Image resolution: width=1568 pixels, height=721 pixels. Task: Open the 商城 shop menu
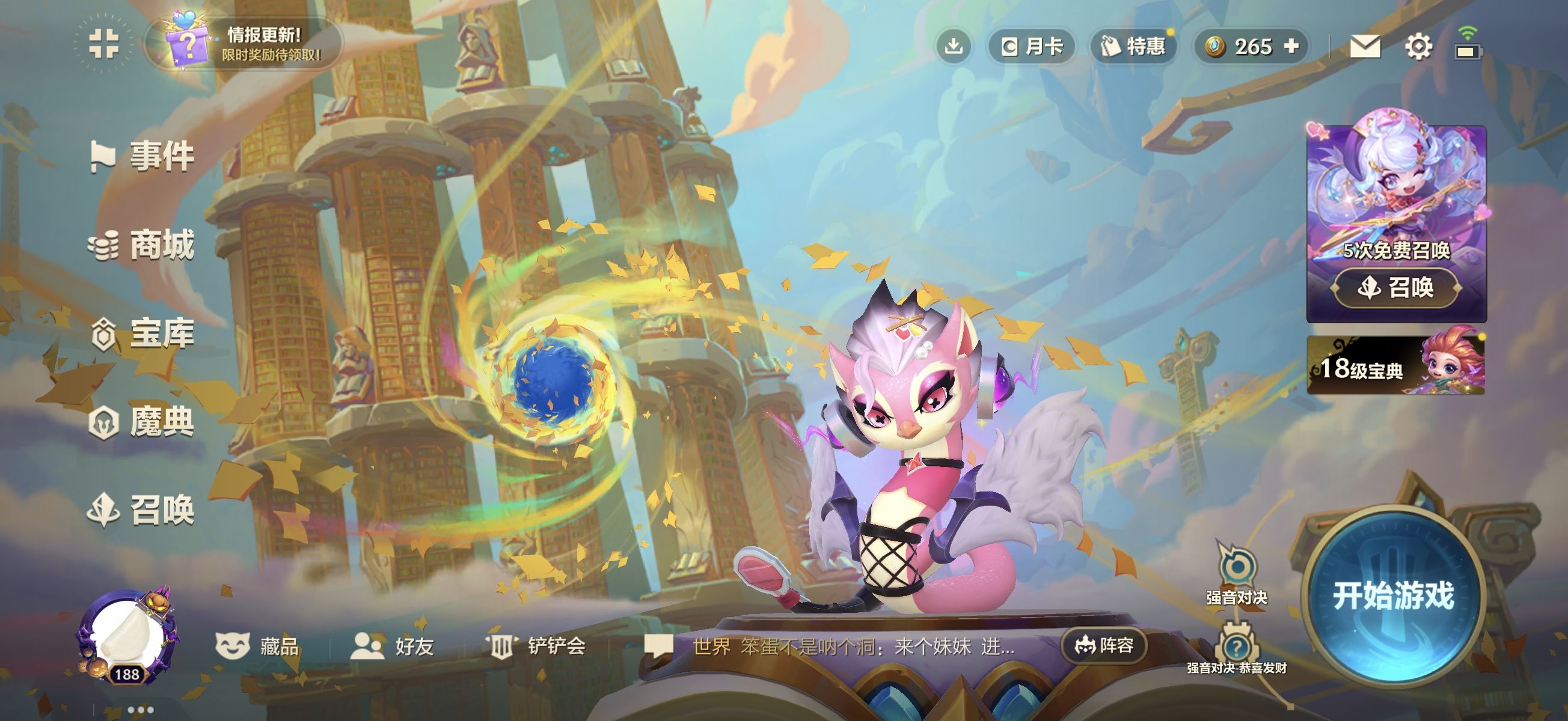click(142, 245)
